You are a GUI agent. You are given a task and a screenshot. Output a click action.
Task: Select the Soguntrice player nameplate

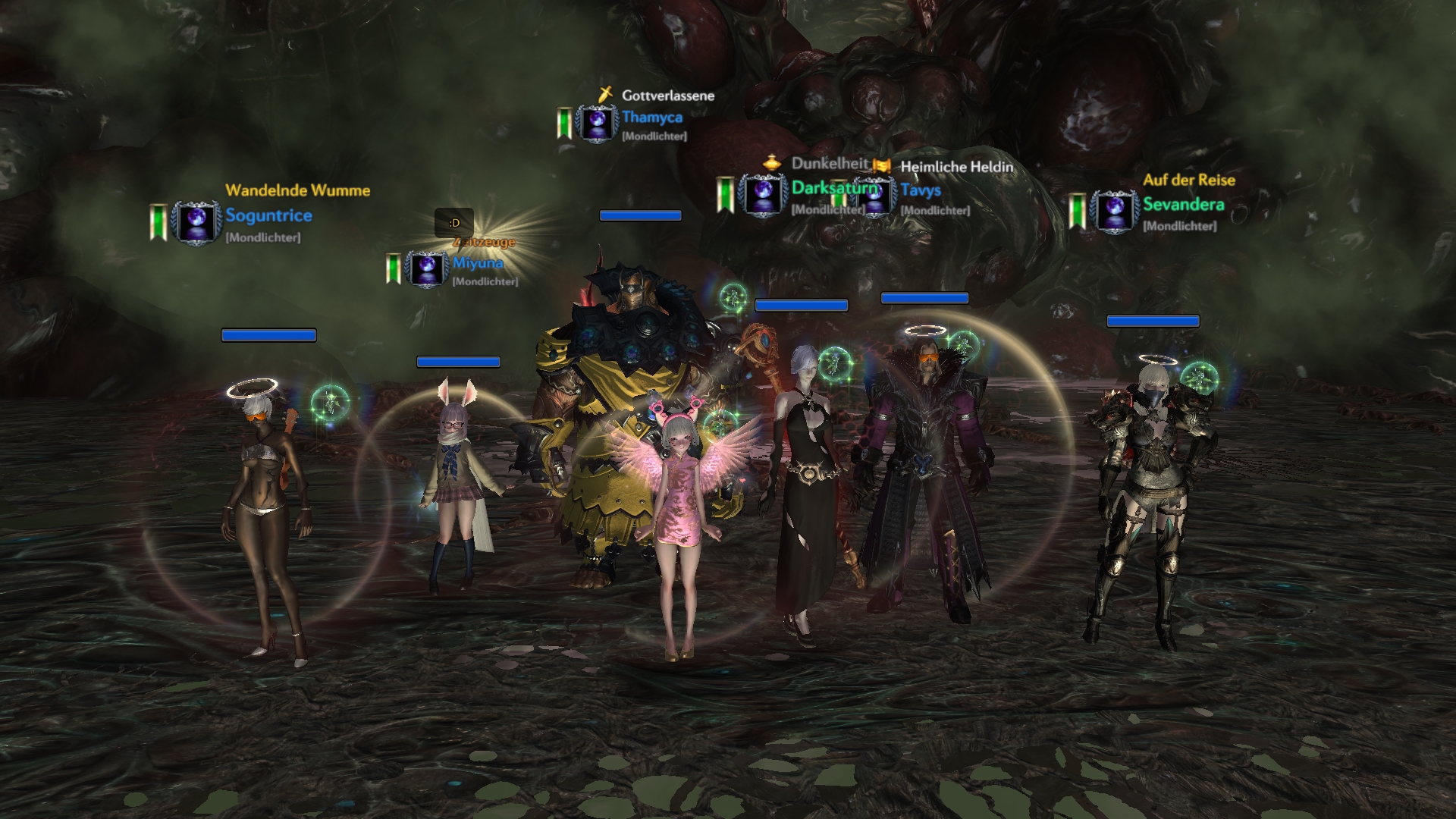coord(268,215)
